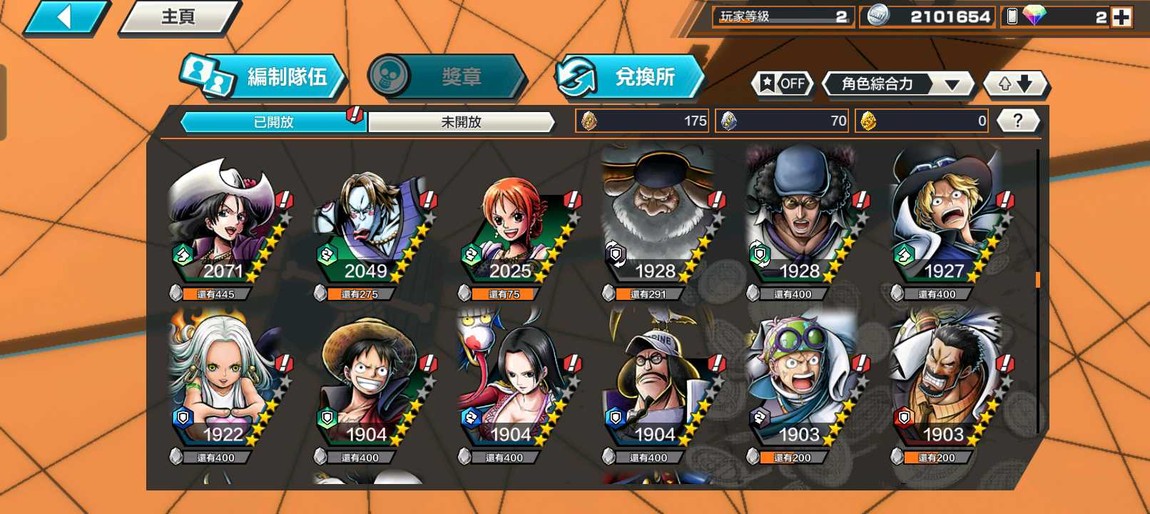1150x514 pixels.
Task: Open the 兌換所 exchange shop
Action: coord(630,77)
